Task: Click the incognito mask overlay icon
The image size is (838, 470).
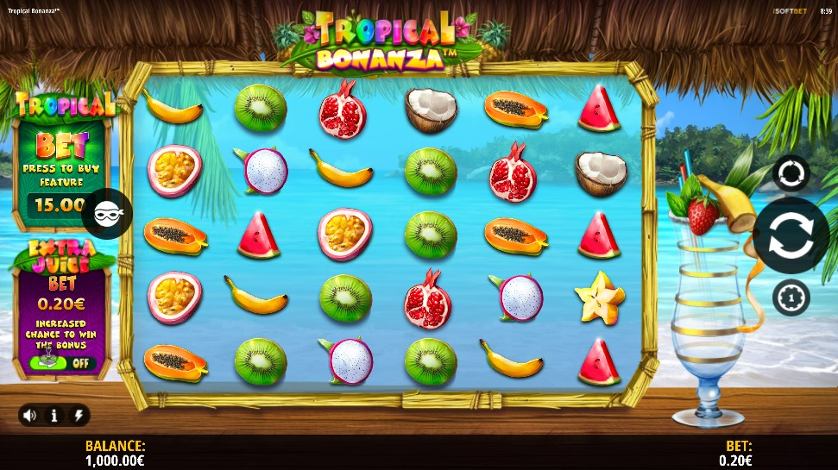Action: 106,212
